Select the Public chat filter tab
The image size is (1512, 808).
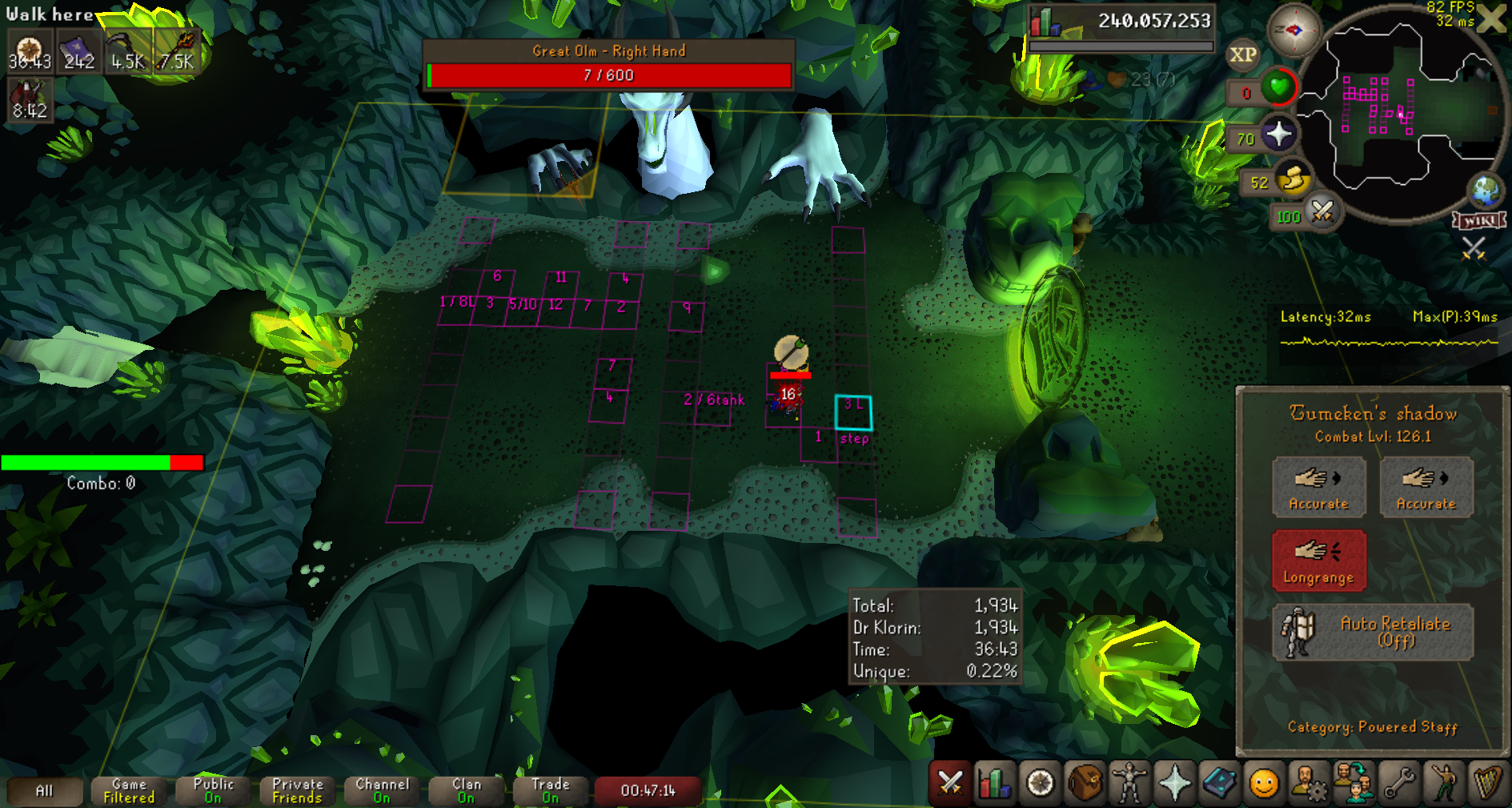click(x=213, y=790)
